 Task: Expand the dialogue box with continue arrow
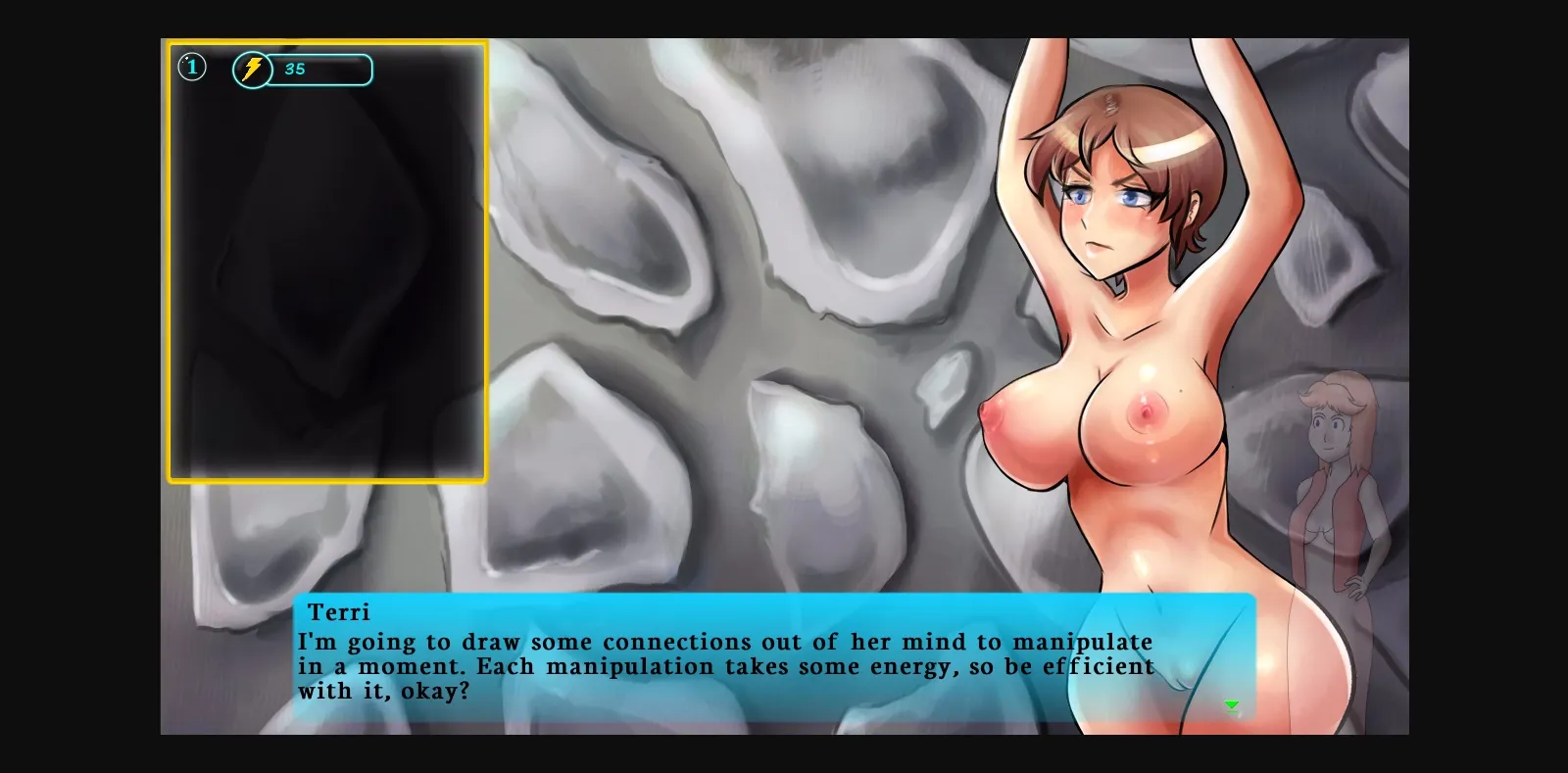[1232, 705]
